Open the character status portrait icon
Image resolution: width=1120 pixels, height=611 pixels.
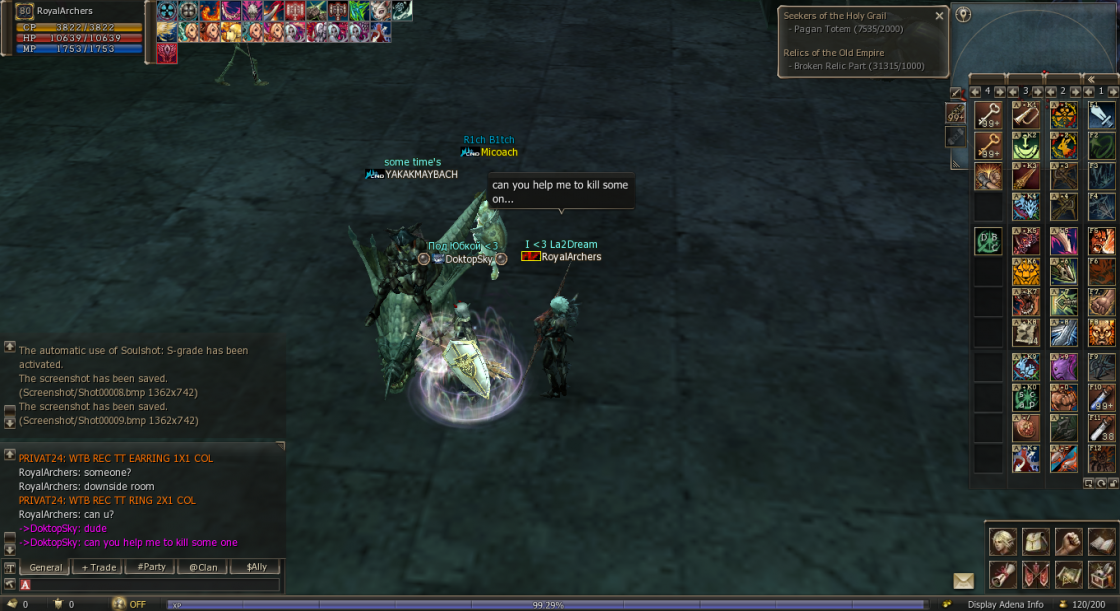tap(1003, 542)
